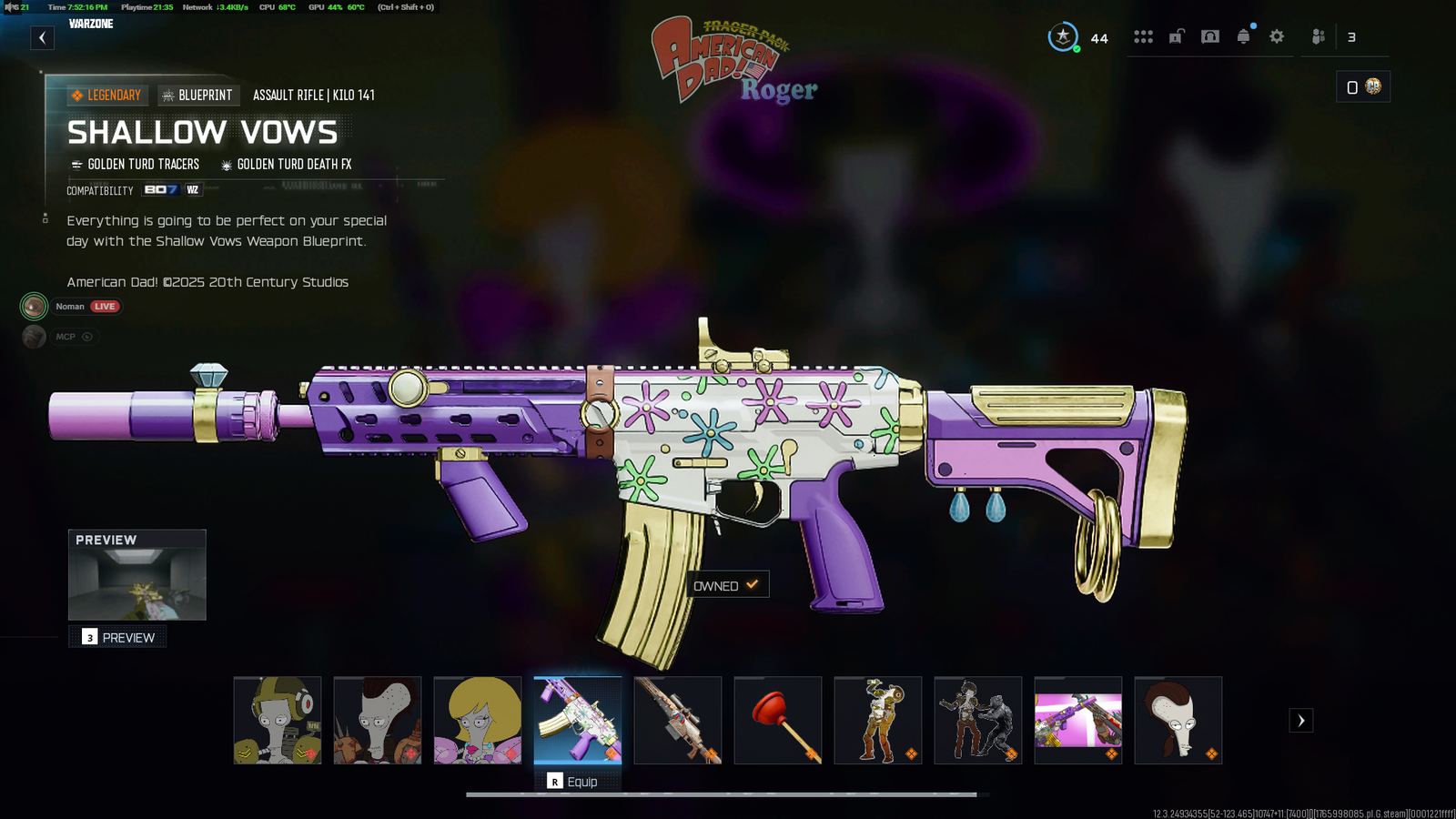The image size is (1456, 819).
Task: Select the Shallow Vows blueprint thumbnail
Action: [578, 720]
